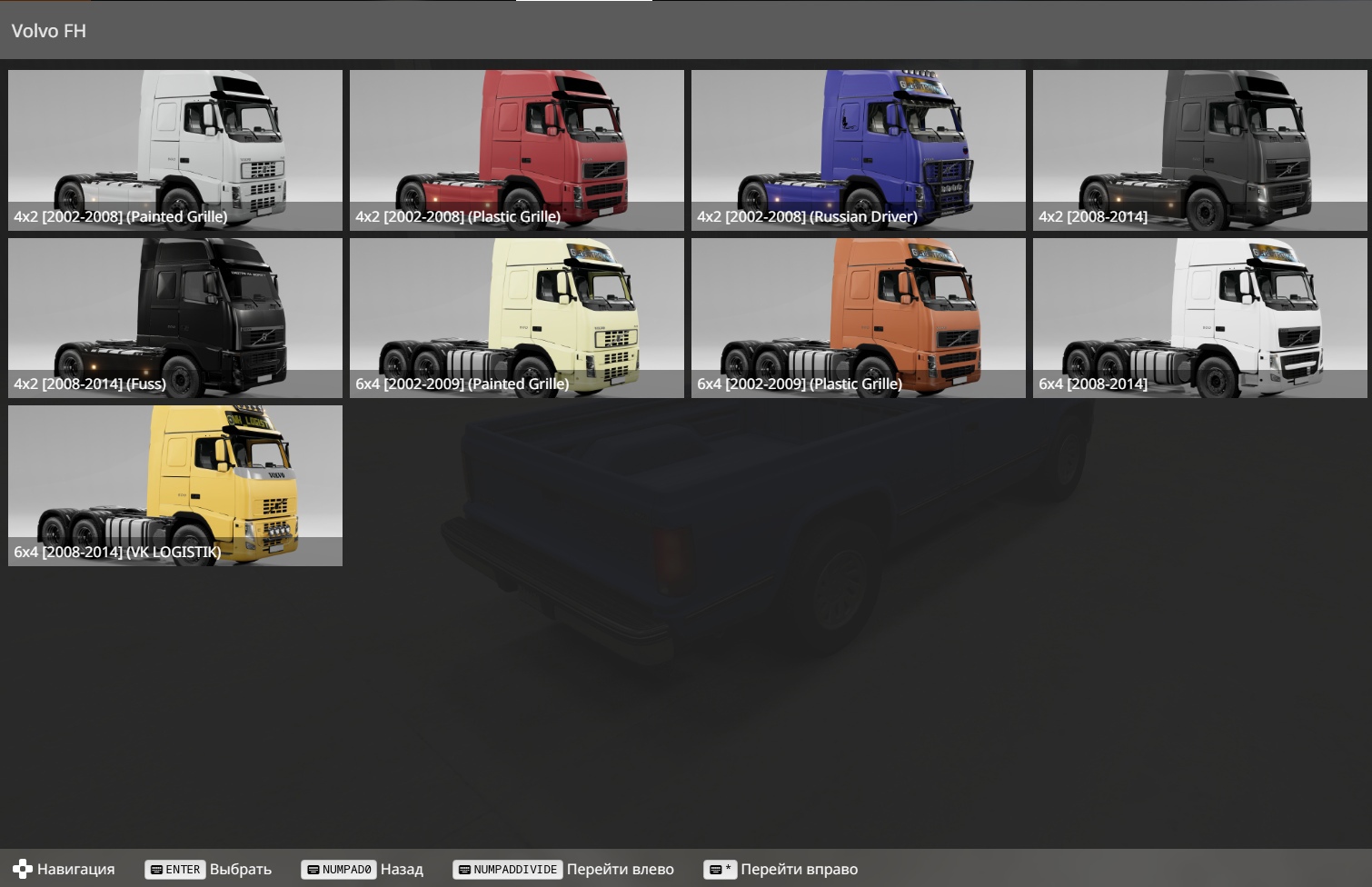Choose the black 4x2 Fuss configuration
Viewport: 1372px width, 887px height.
pyautogui.click(x=175, y=317)
